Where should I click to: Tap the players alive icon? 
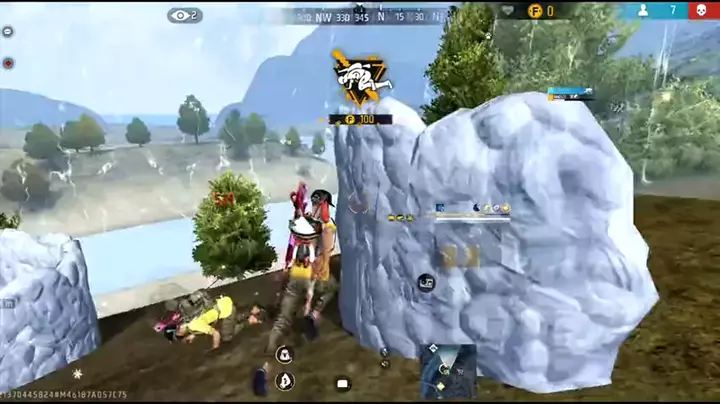point(643,10)
